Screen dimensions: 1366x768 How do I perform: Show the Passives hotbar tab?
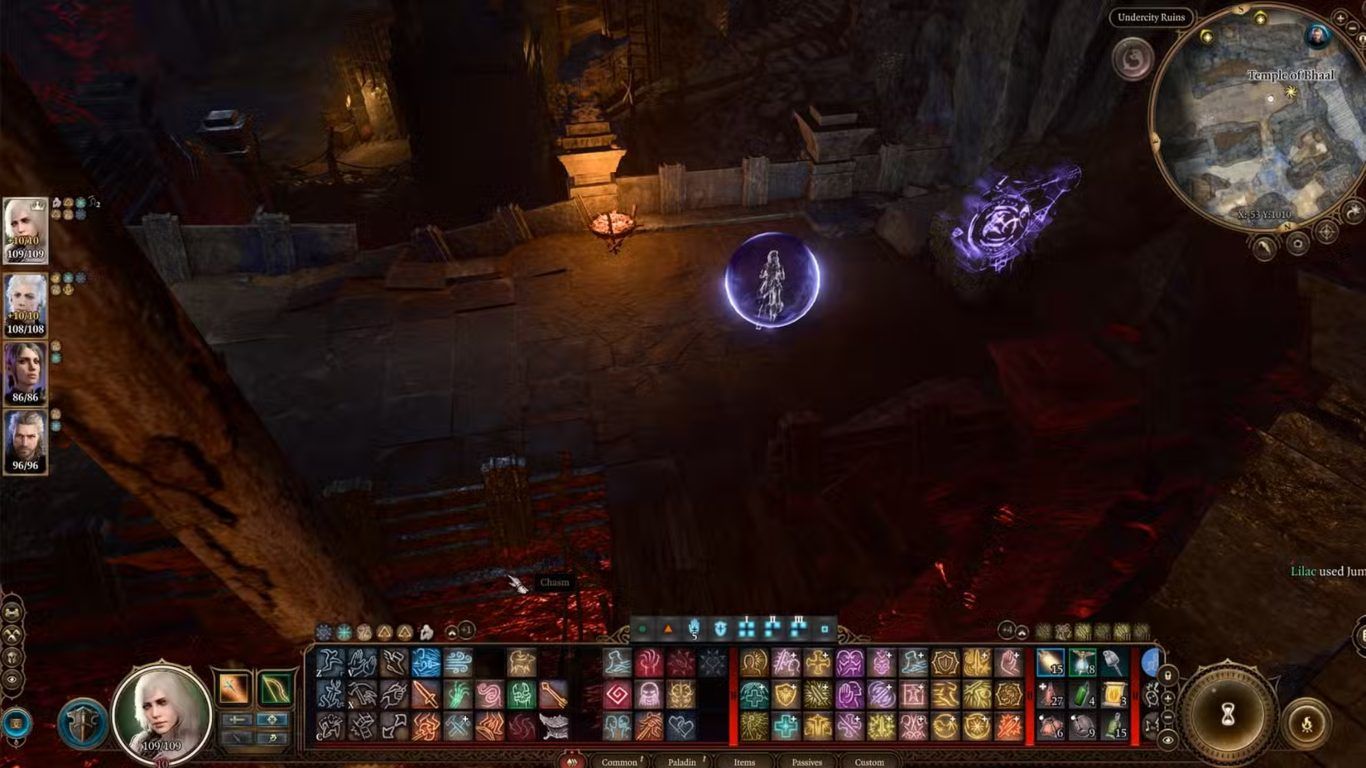coord(806,762)
